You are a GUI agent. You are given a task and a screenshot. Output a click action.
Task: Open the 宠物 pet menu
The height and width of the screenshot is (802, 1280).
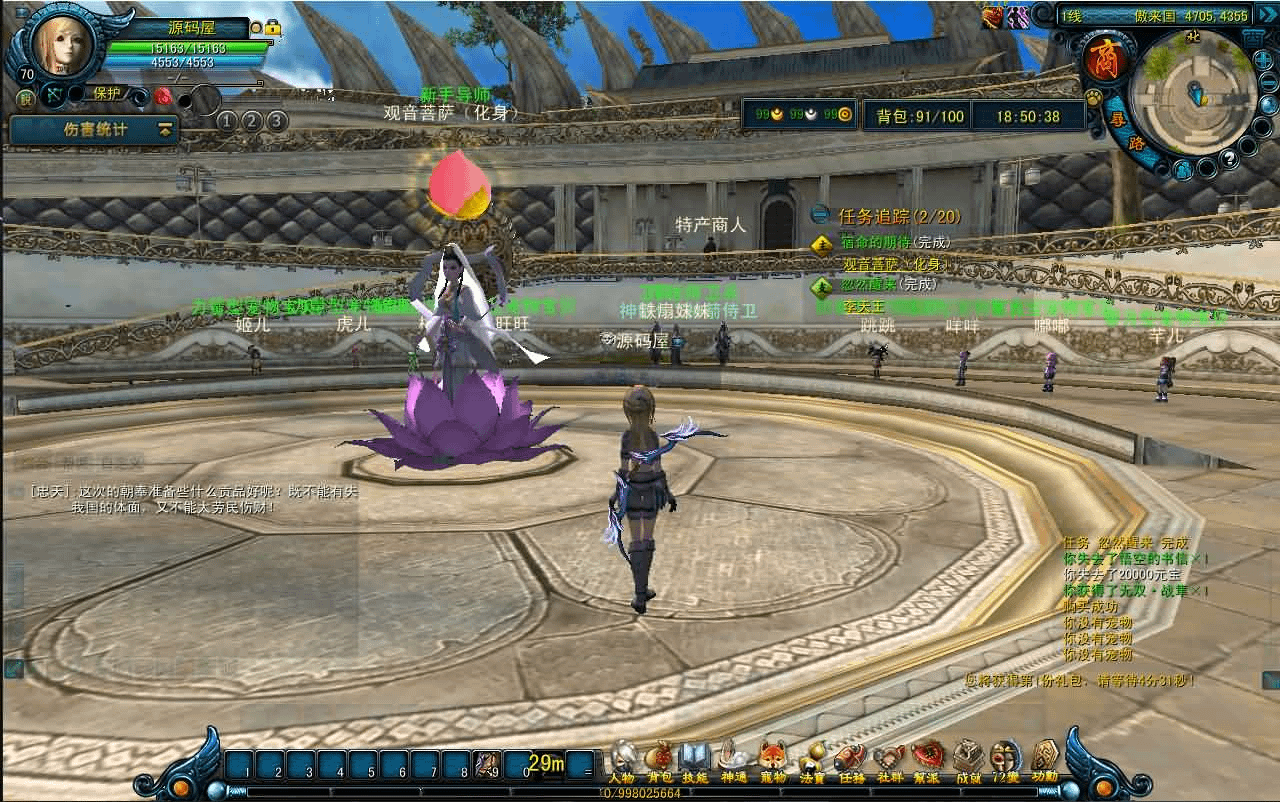[x=771, y=759]
